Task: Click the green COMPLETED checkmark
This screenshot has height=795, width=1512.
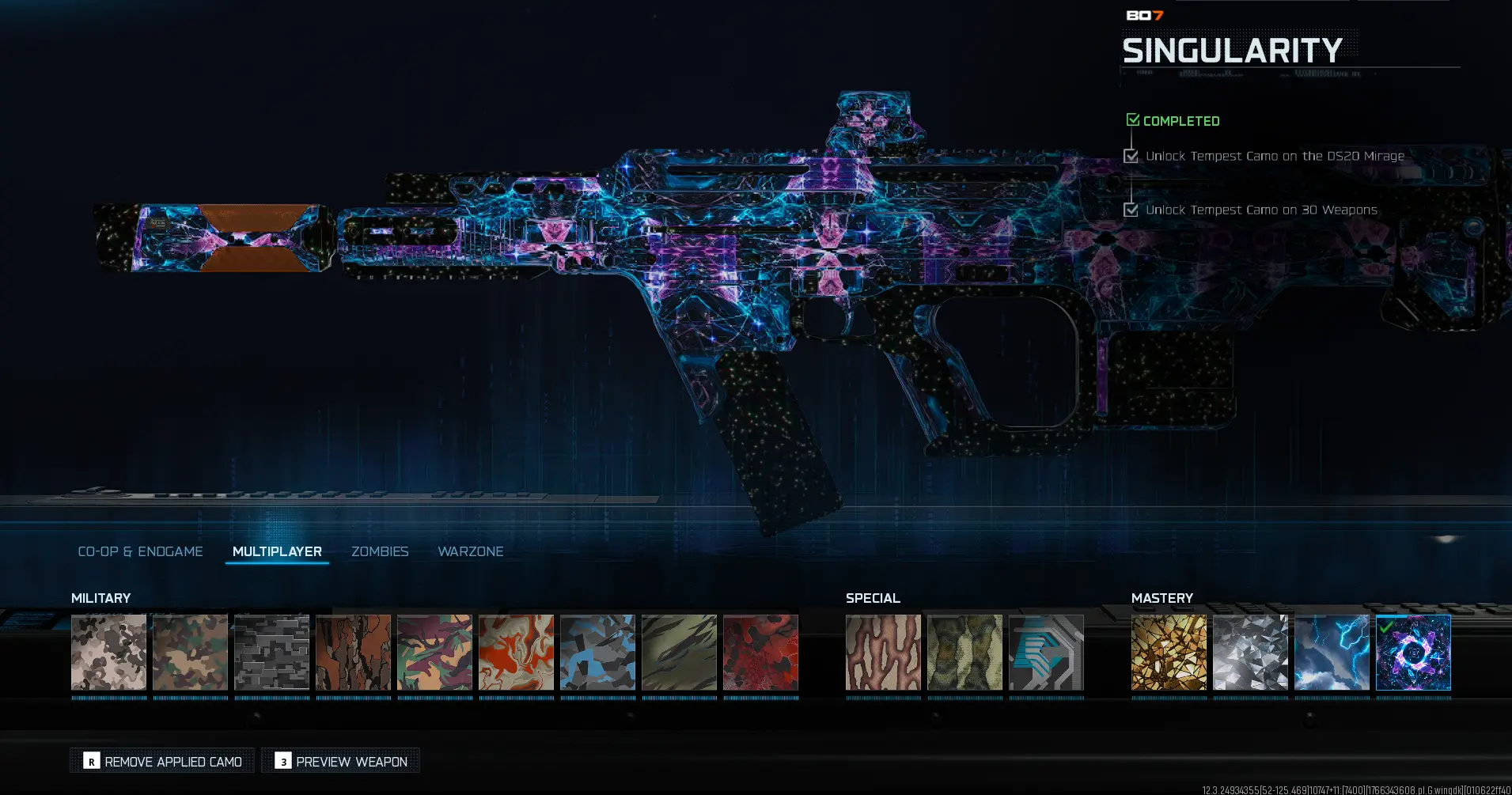Action: 1131,119
